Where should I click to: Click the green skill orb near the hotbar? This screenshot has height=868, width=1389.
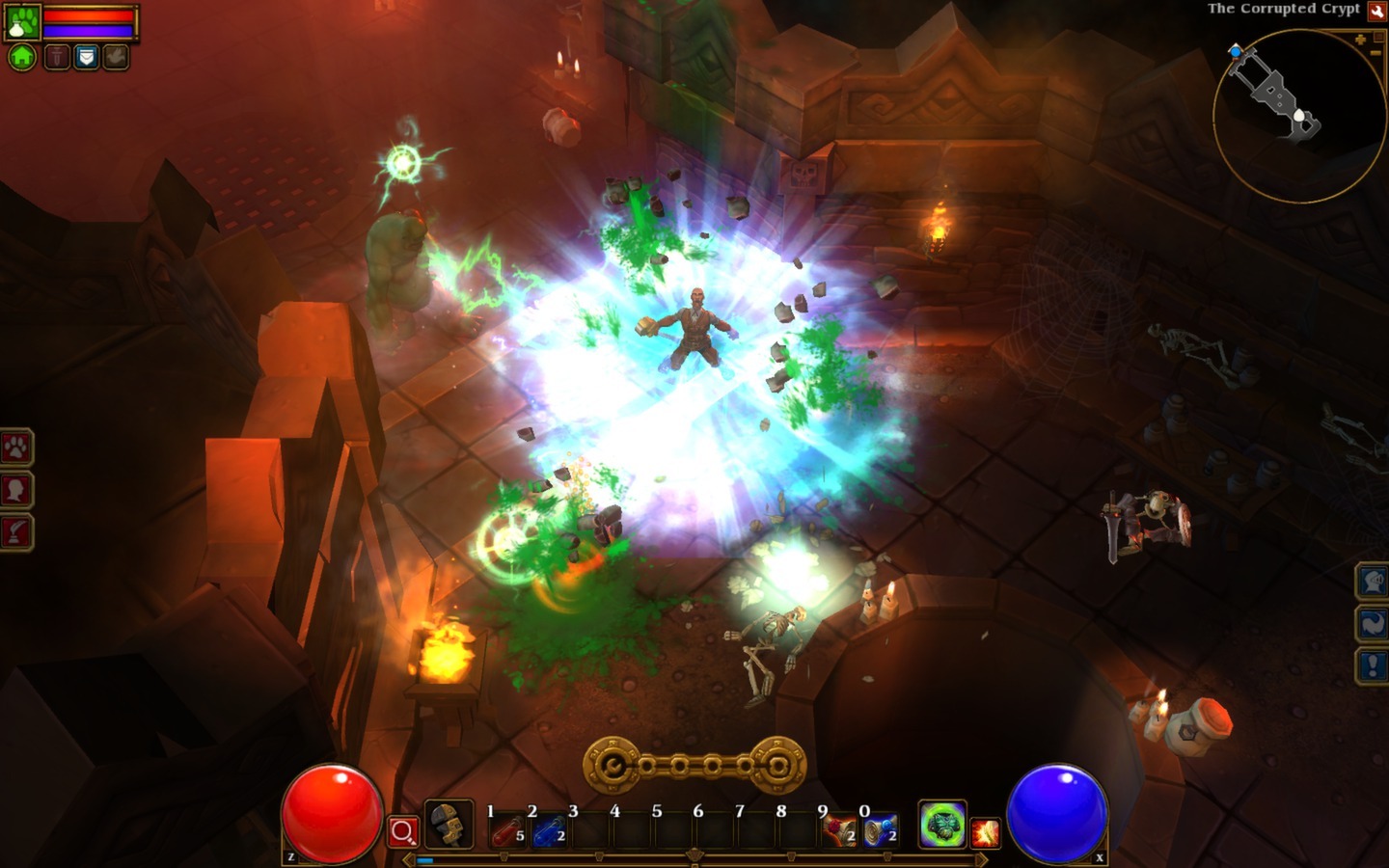943,823
